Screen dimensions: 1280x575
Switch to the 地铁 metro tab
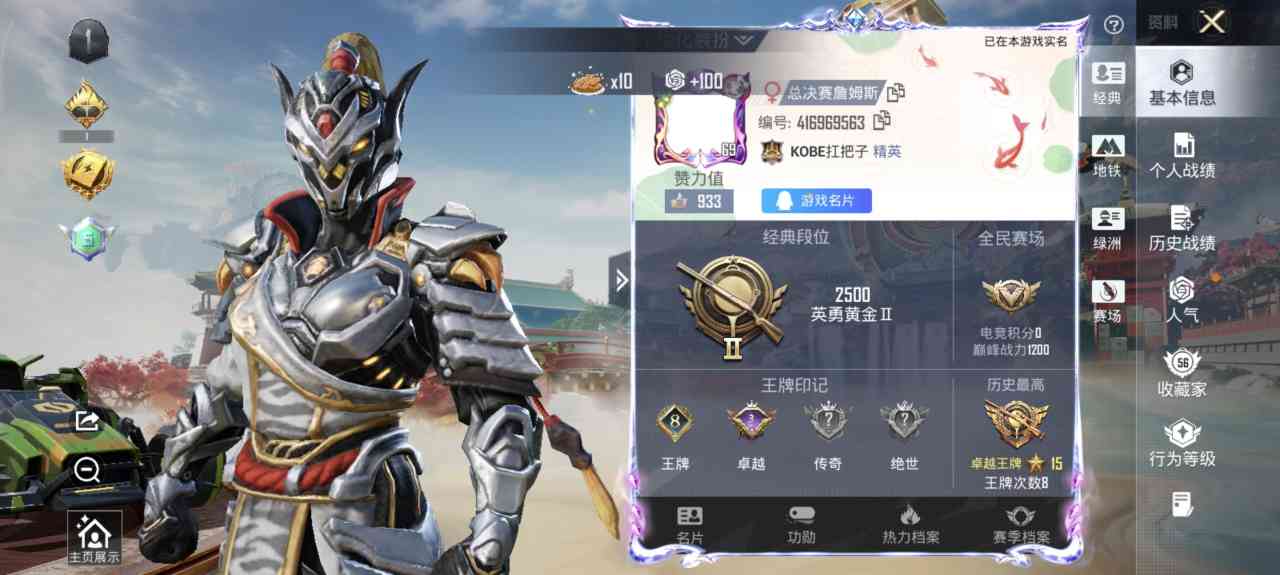pos(1108,156)
